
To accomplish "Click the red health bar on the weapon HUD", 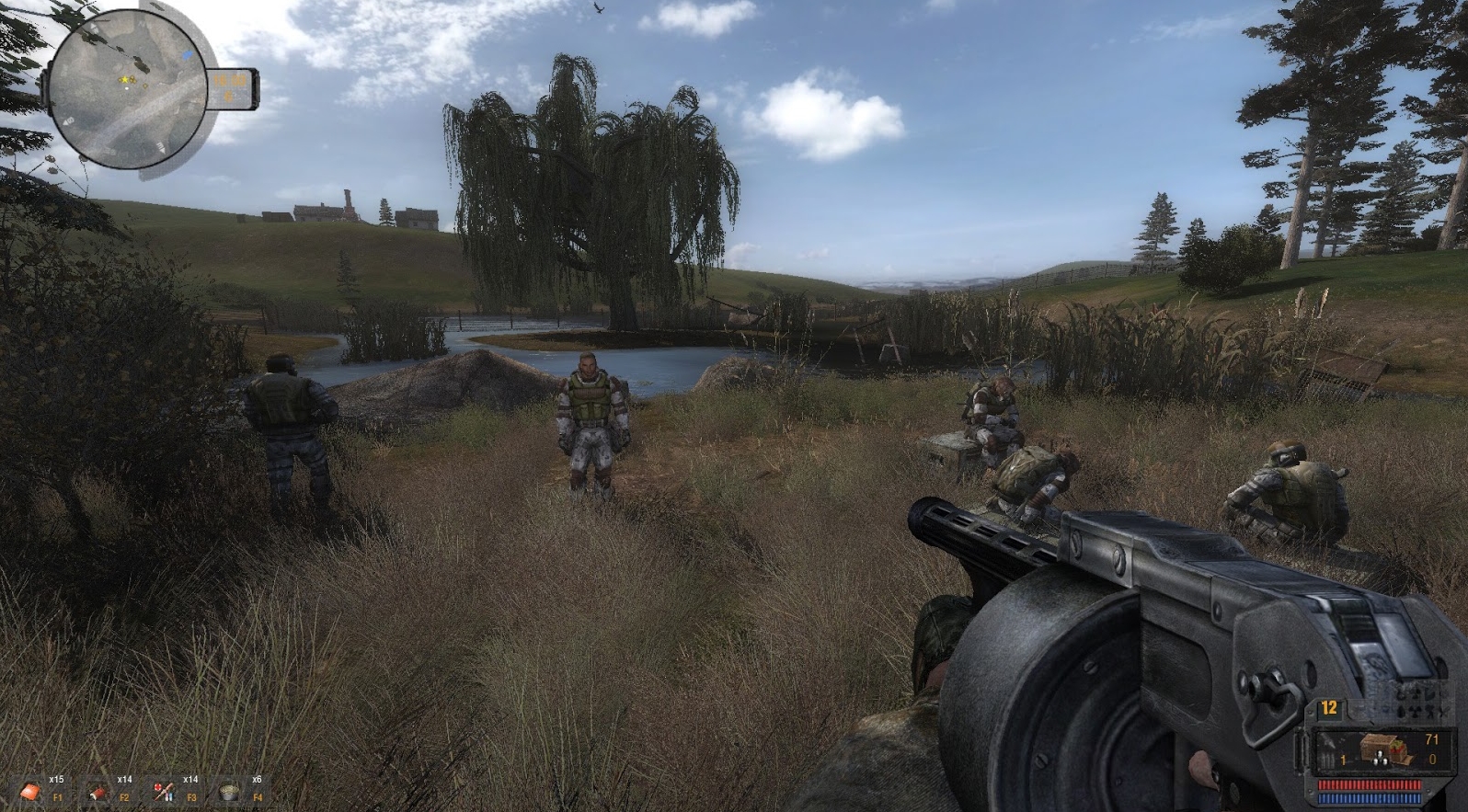I will [x=1370, y=784].
